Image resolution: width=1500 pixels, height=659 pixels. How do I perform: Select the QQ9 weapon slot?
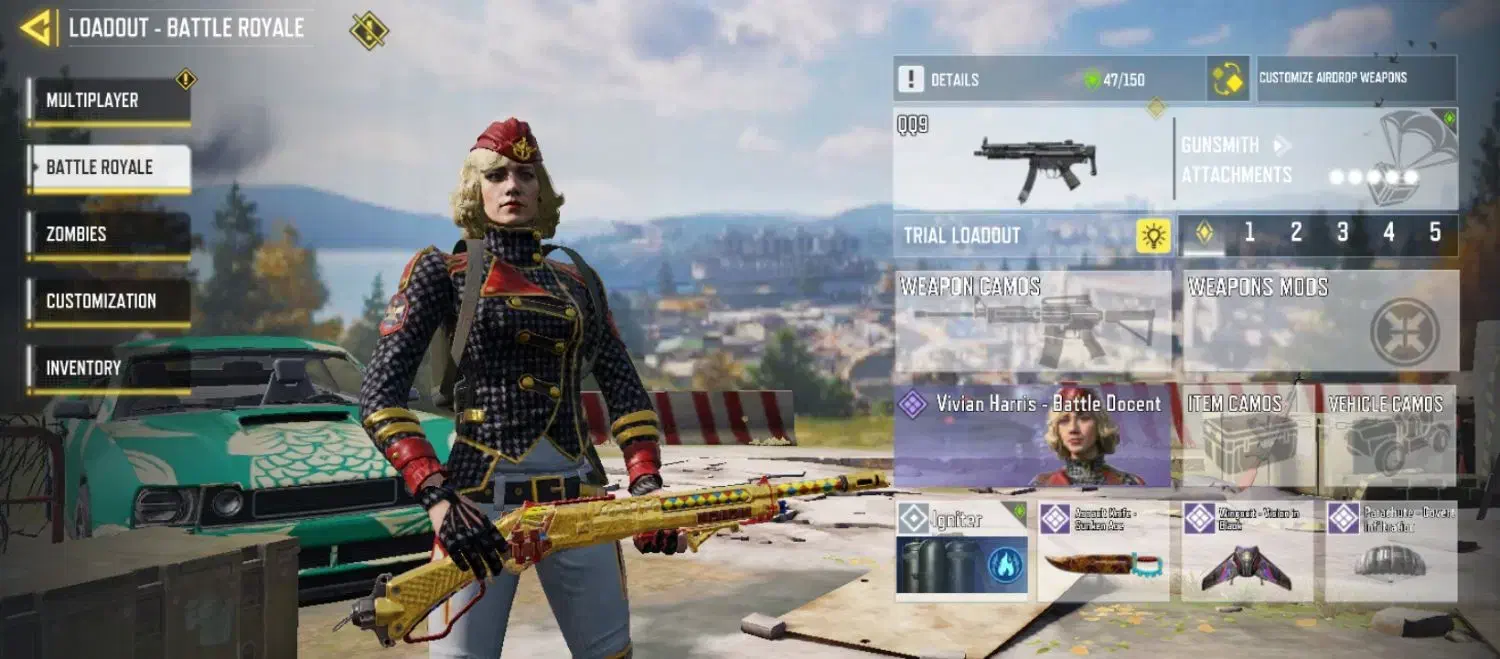(1032, 160)
